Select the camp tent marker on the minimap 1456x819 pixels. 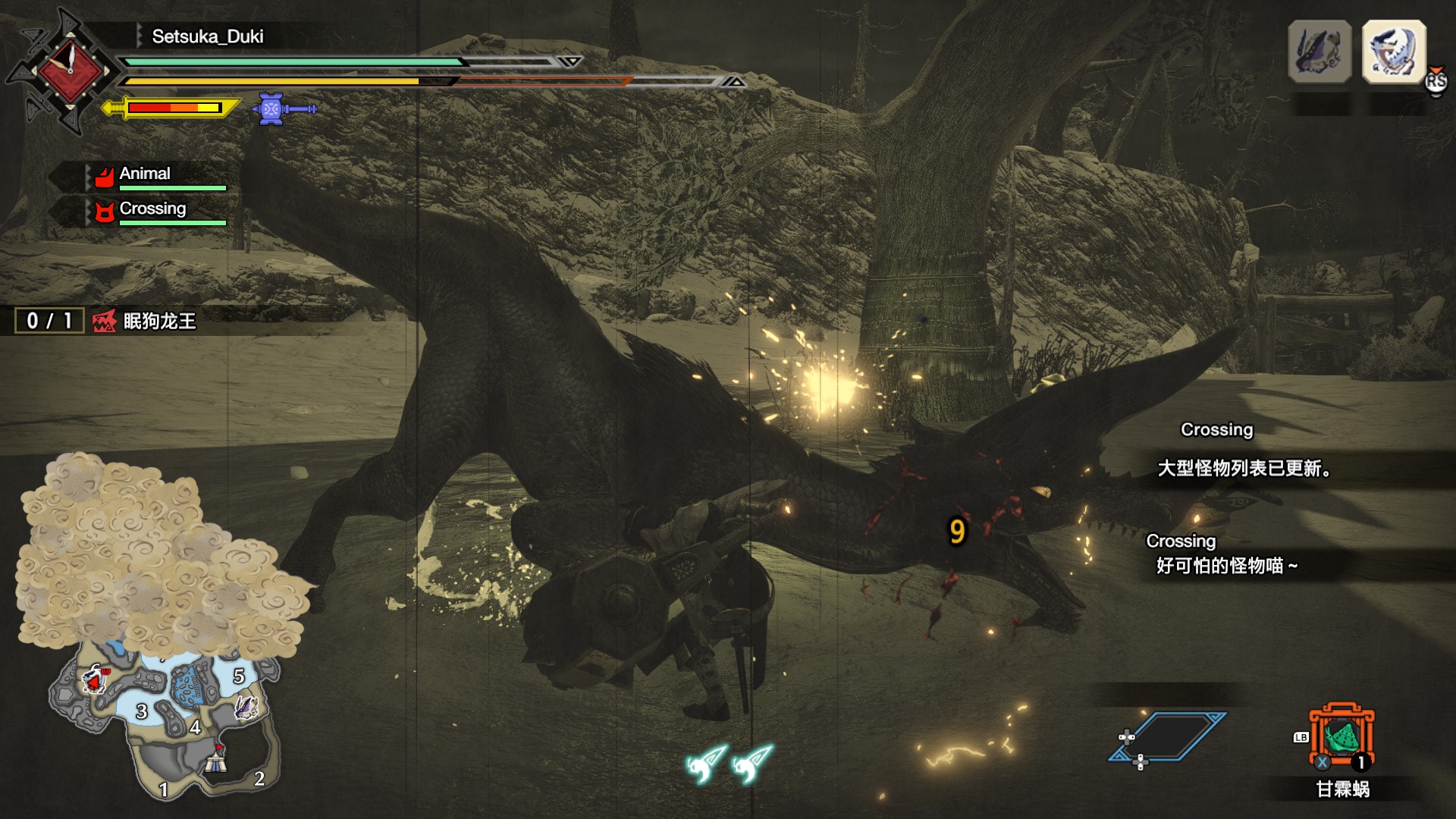pos(216,761)
